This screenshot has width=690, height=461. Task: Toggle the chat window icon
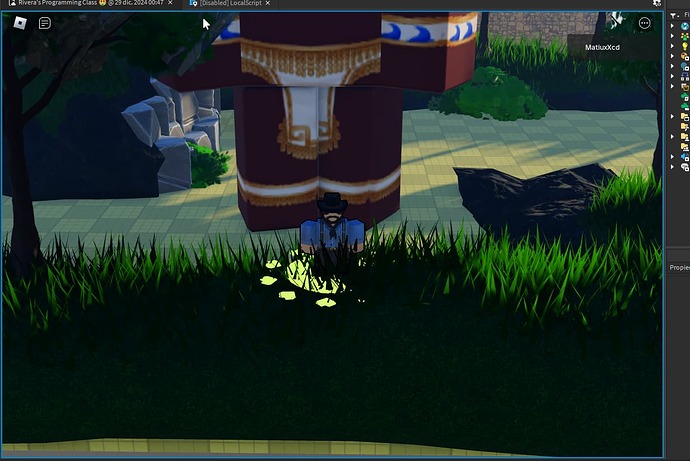click(45, 22)
